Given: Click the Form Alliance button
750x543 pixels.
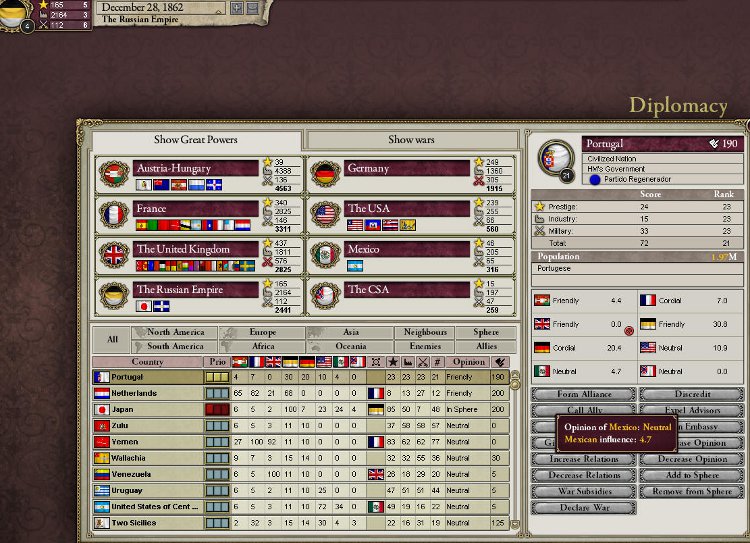Looking at the screenshot, I should 583,395.
